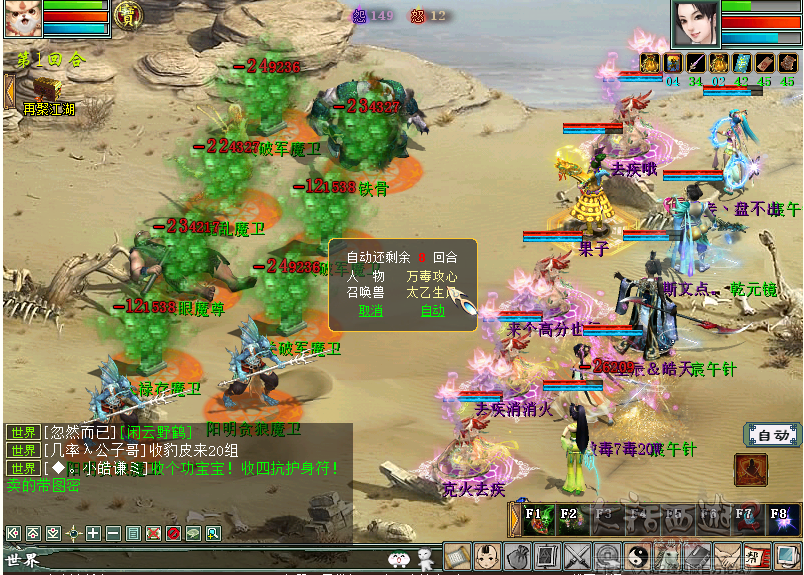Click the purple sword buff icon
Viewport: 804px width, 575px height.
pyautogui.click(x=695, y=63)
